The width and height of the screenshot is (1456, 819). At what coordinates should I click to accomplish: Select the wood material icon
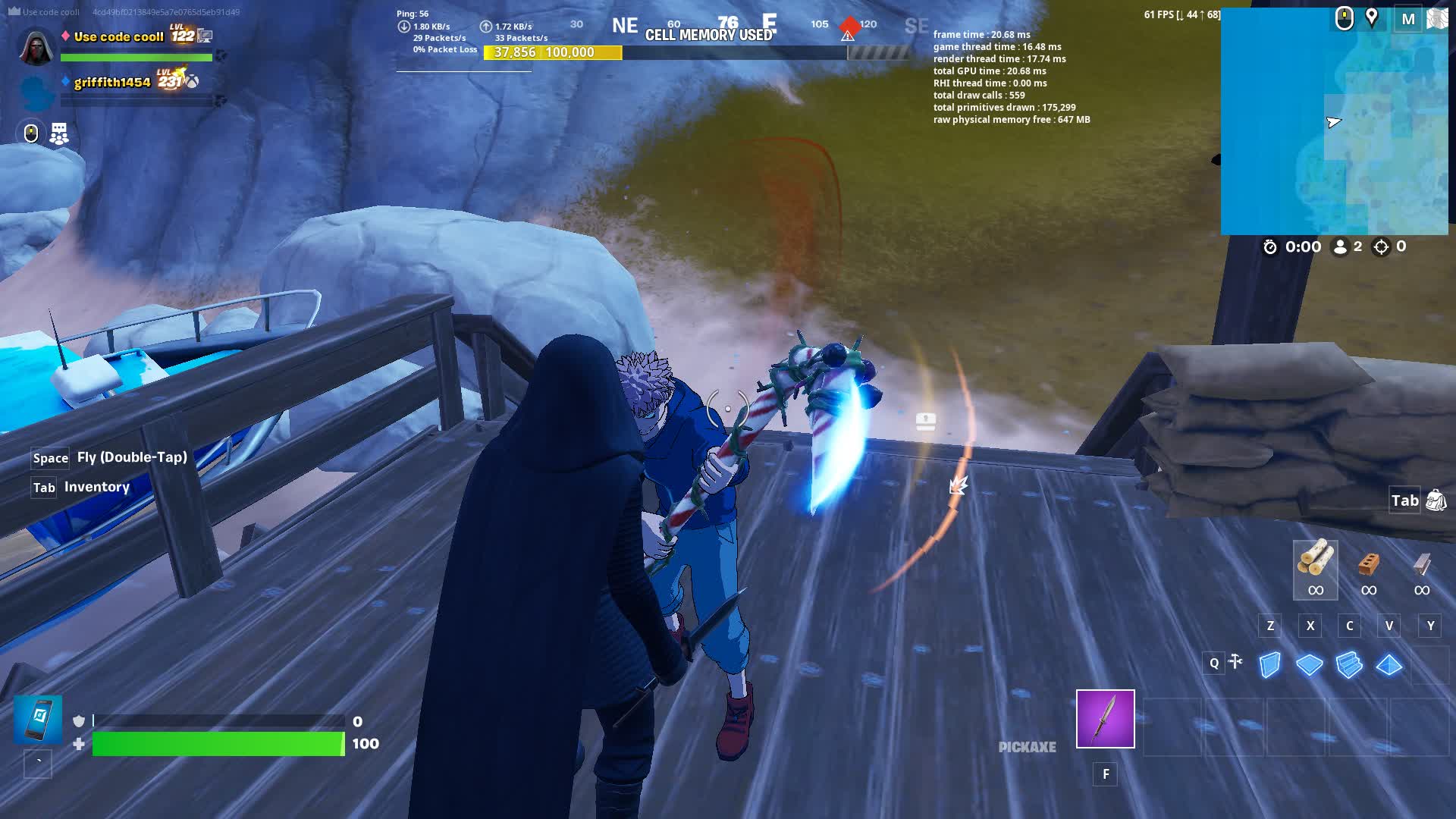click(1314, 569)
